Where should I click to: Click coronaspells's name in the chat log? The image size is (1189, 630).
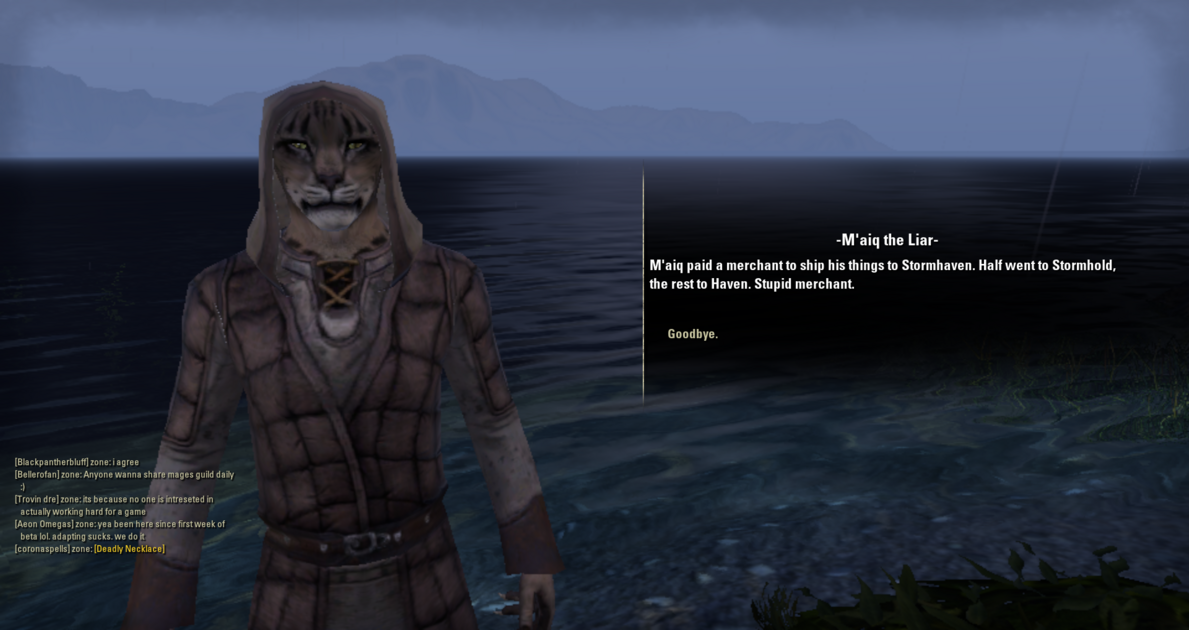coord(42,549)
